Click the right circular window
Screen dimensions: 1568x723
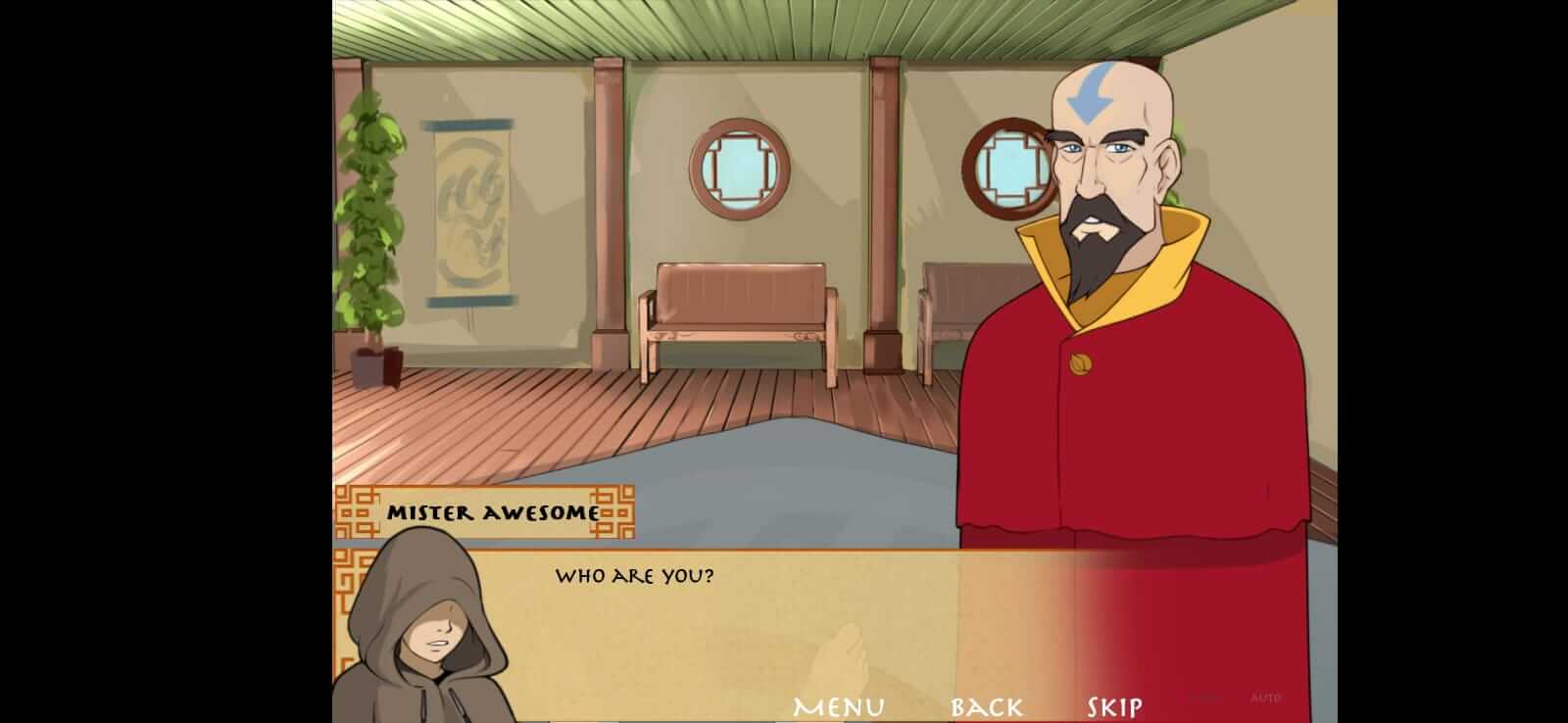coord(1008,169)
